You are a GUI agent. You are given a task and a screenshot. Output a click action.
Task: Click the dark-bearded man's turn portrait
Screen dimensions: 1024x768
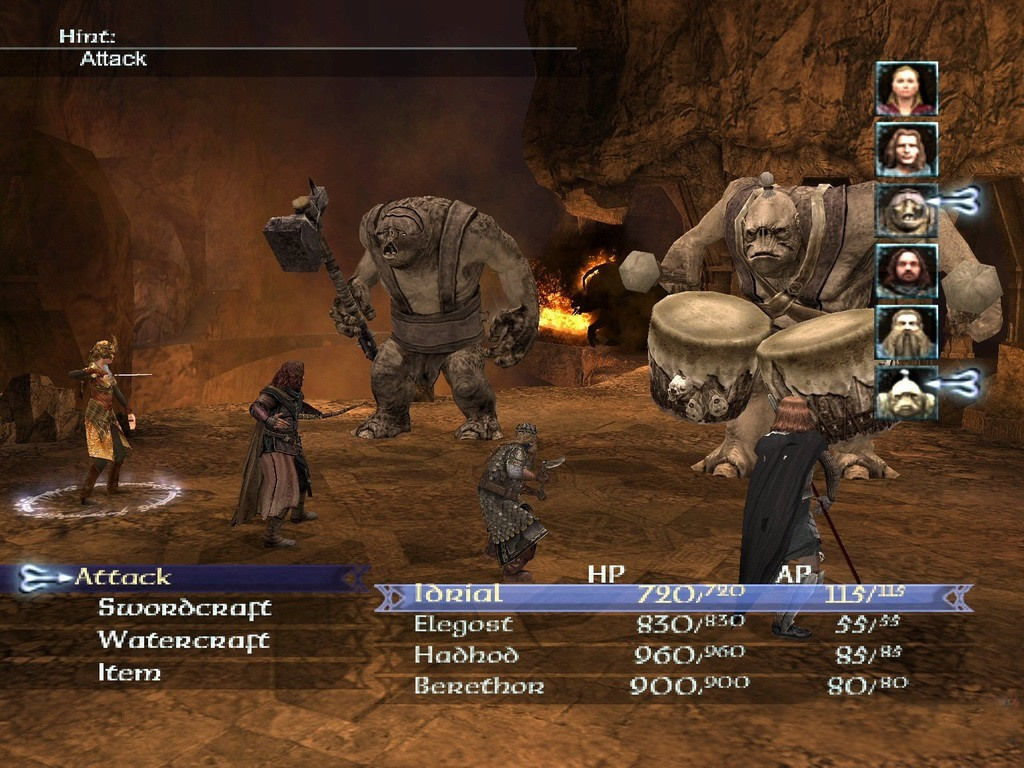pos(906,272)
